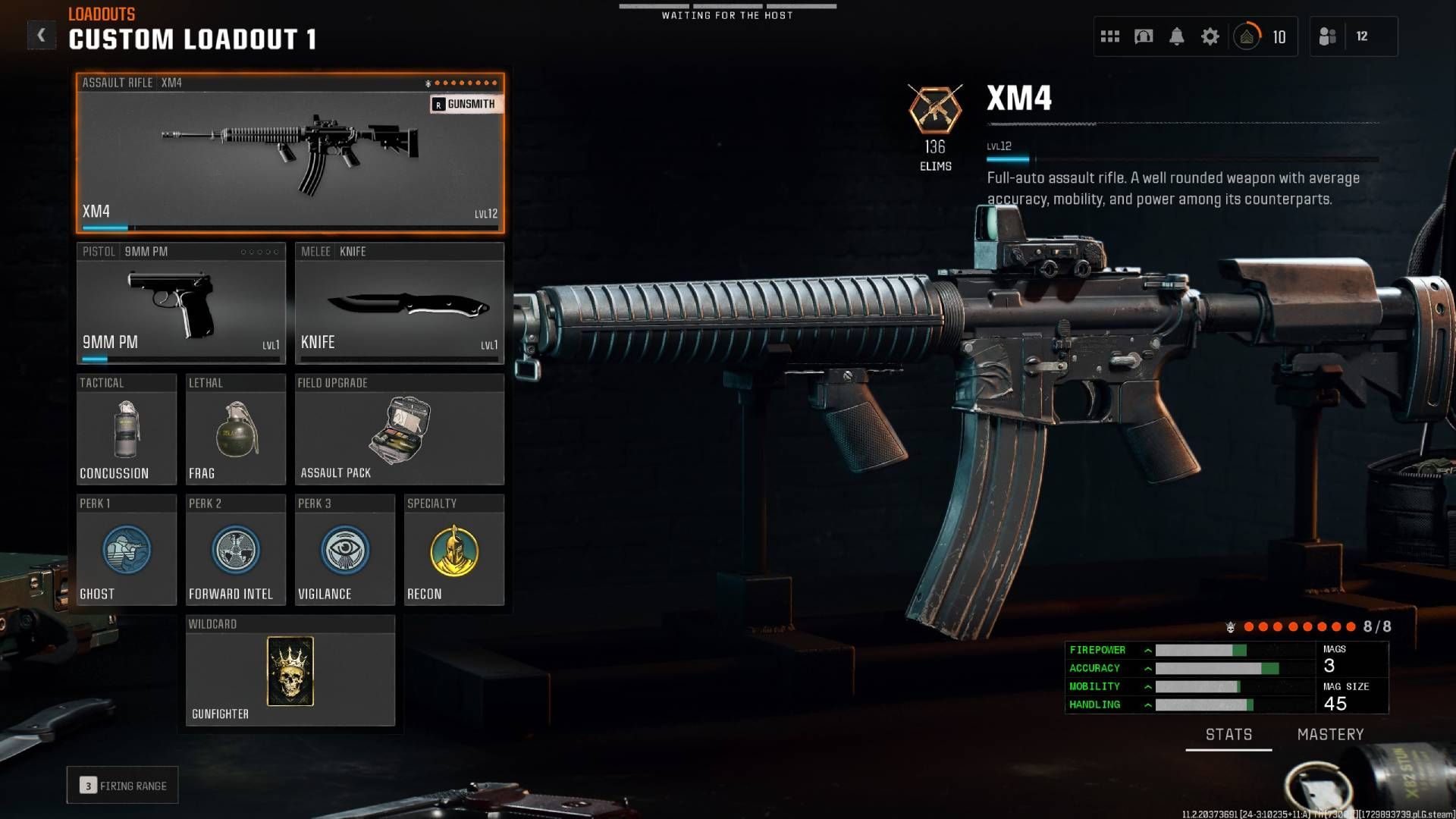
Task: Select the Stats tab
Action: tap(1228, 734)
